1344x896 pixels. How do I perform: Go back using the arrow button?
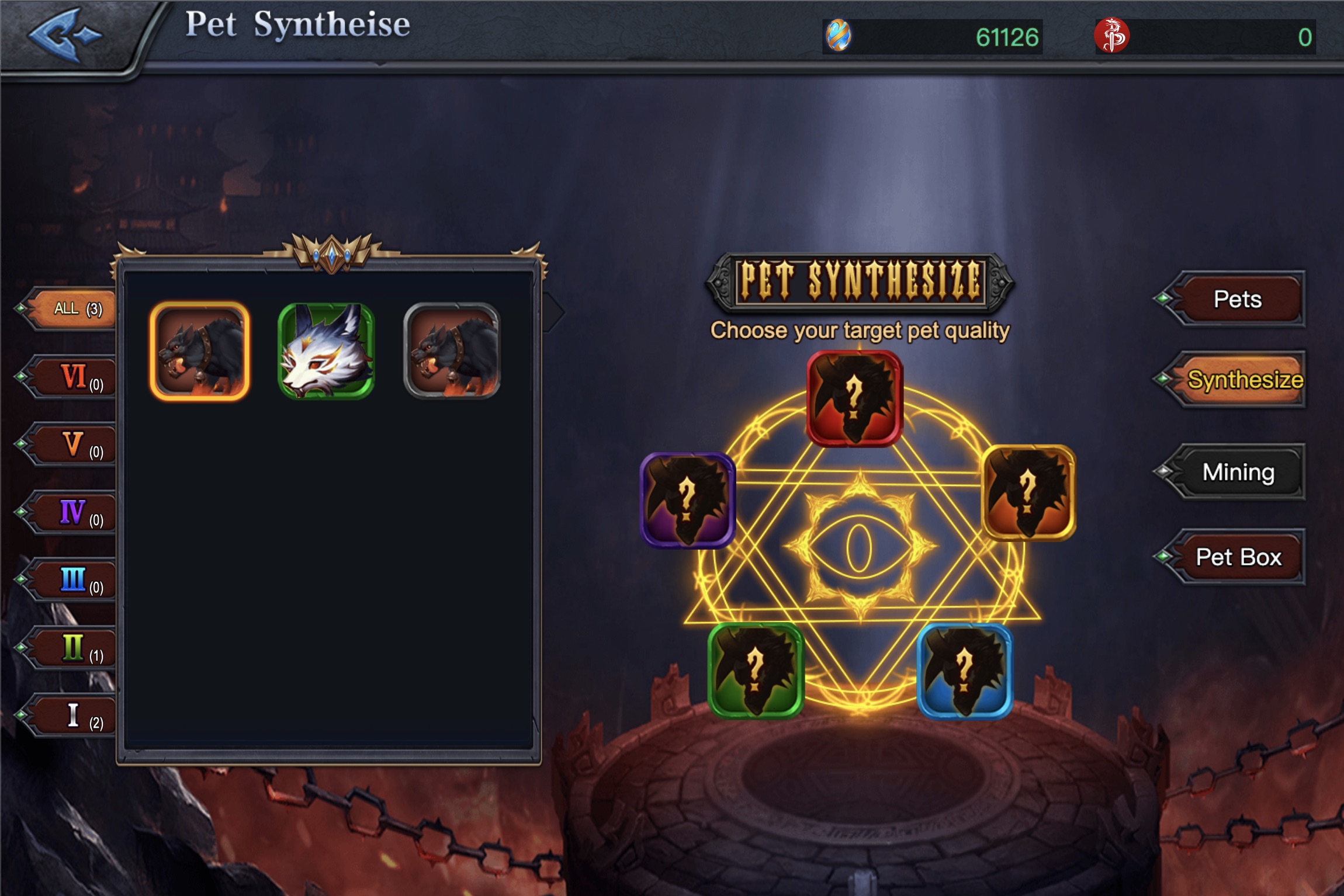tap(65, 35)
